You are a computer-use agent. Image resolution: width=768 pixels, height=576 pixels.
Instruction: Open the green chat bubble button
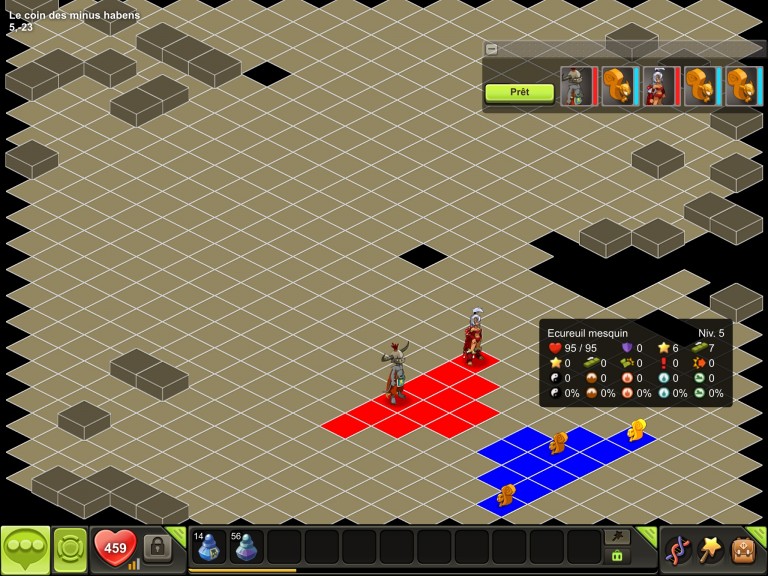[25, 549]
